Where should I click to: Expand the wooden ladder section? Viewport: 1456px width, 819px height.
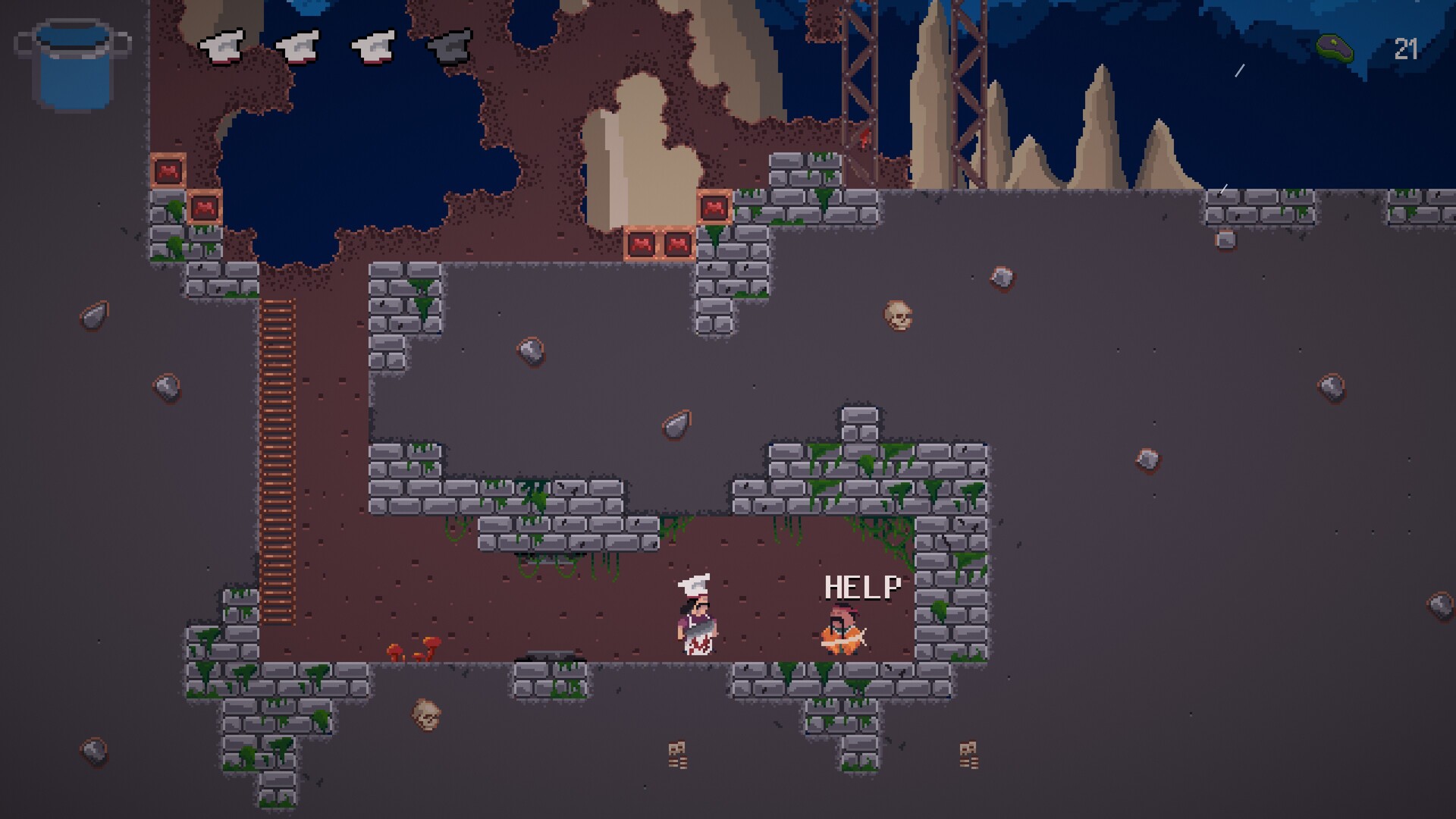tap(277, 455)
